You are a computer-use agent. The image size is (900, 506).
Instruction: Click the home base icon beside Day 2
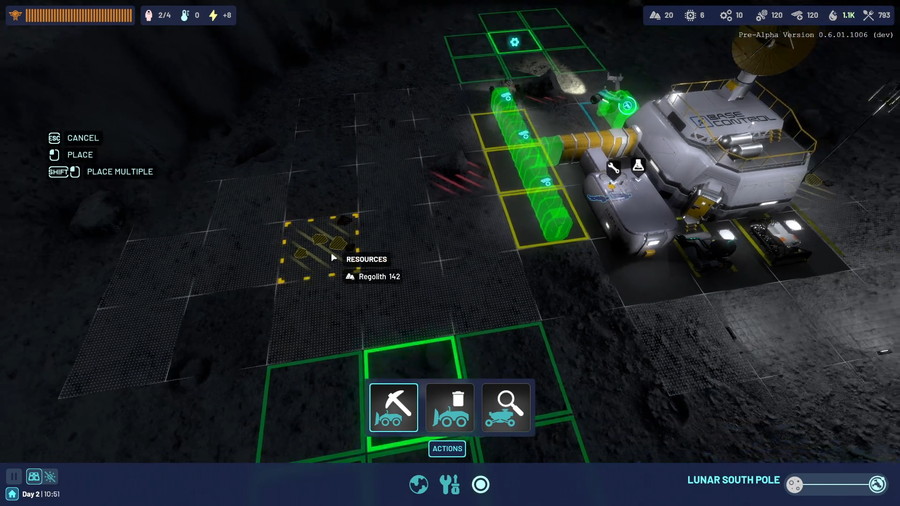12,494
